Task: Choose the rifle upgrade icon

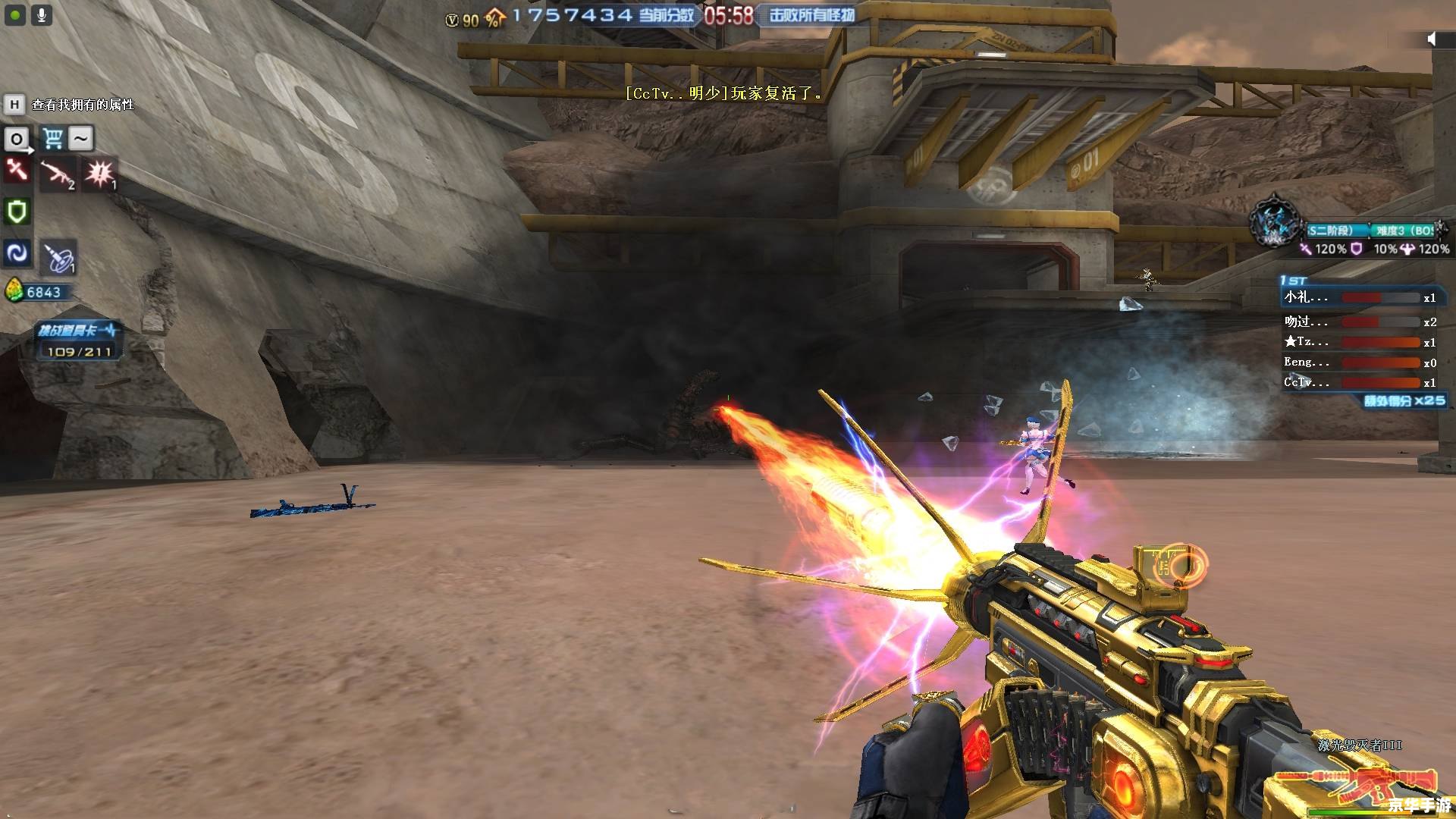Action: 58,175
